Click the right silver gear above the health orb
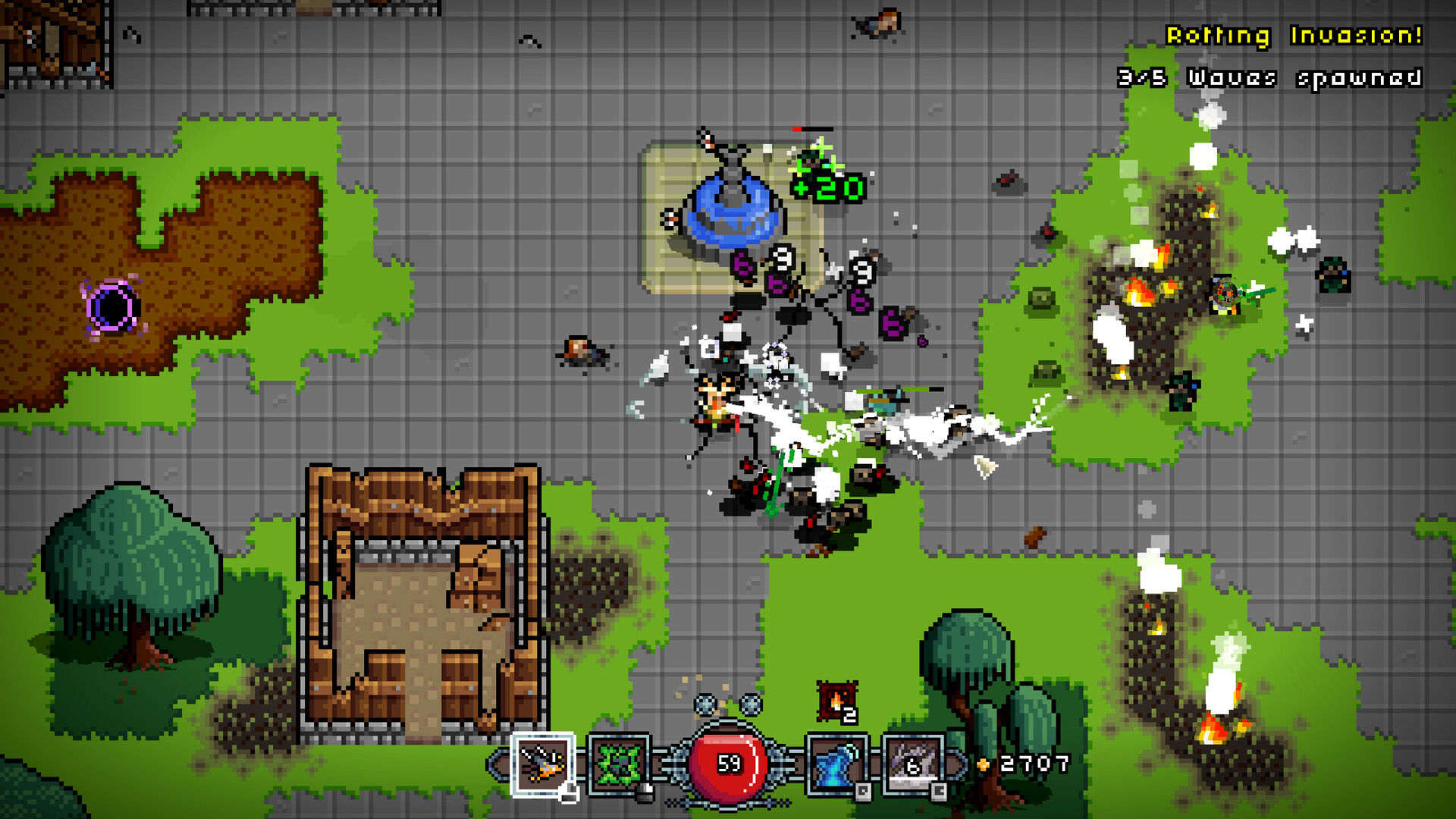The height and width of the screenshot is (819, 1456). (x=749, y=704)
